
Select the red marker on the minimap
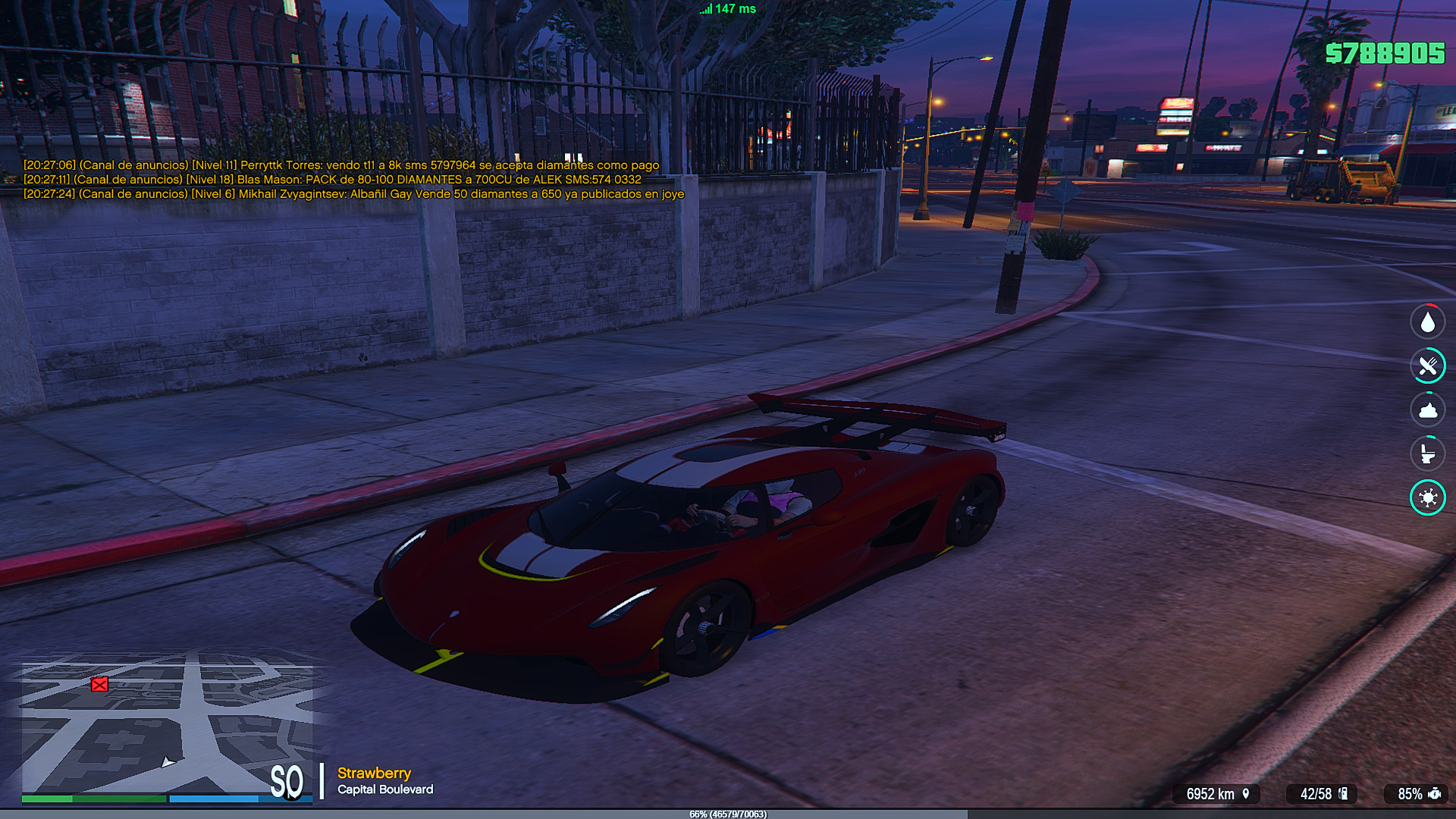point(99,685)
